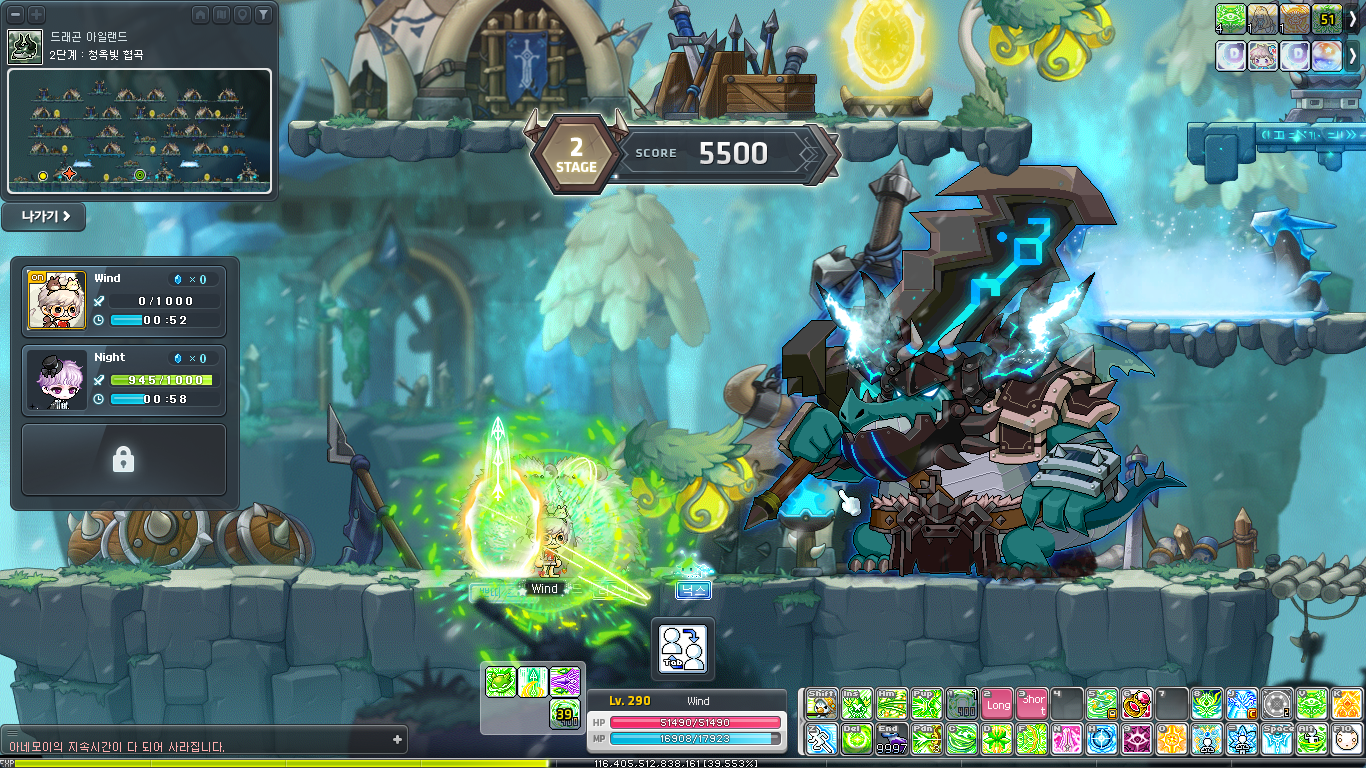Select the Night character card
Screen dimensions: 1366x768
124,380
